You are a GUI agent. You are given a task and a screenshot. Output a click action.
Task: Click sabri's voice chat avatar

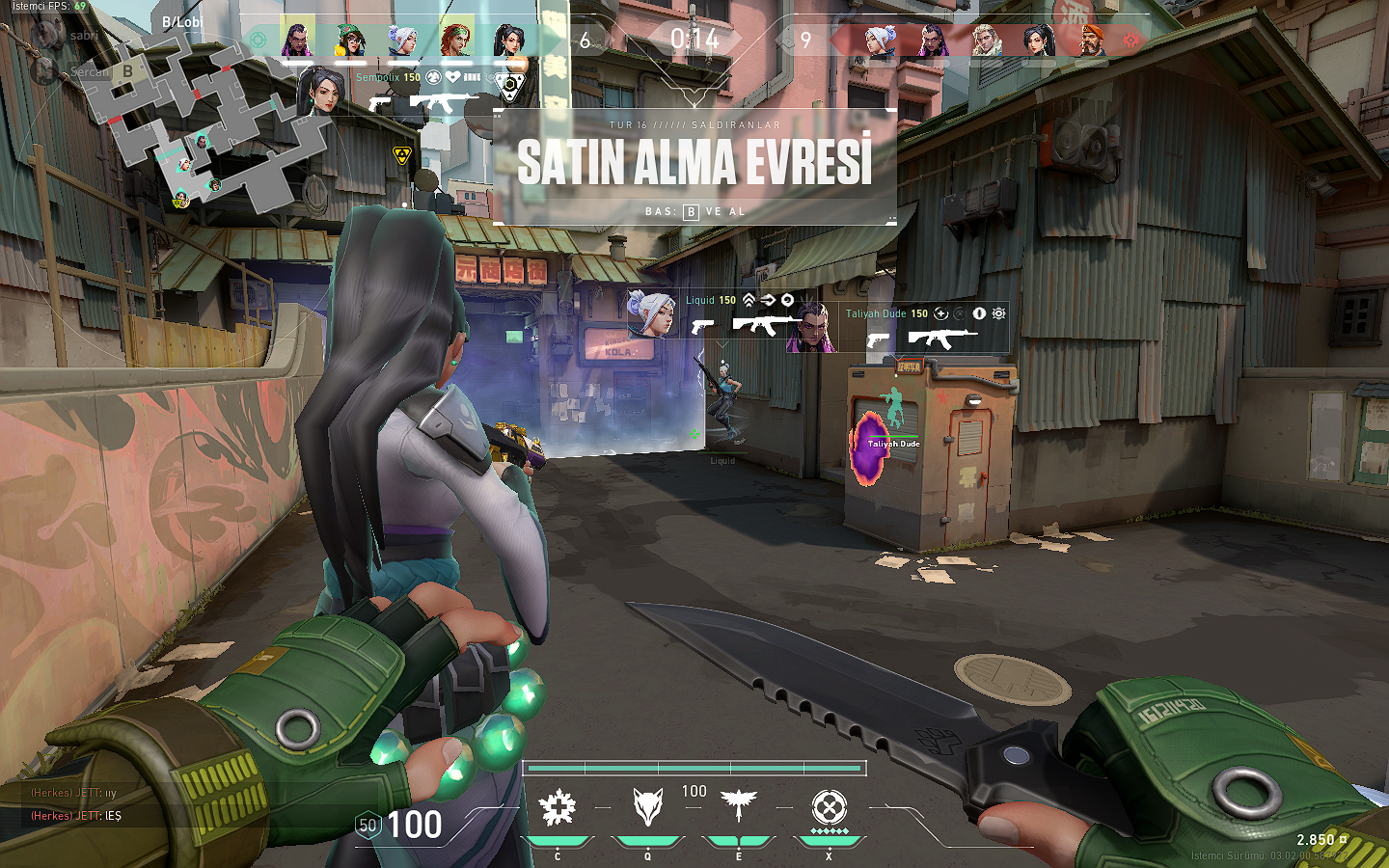[x=46, y=36]
